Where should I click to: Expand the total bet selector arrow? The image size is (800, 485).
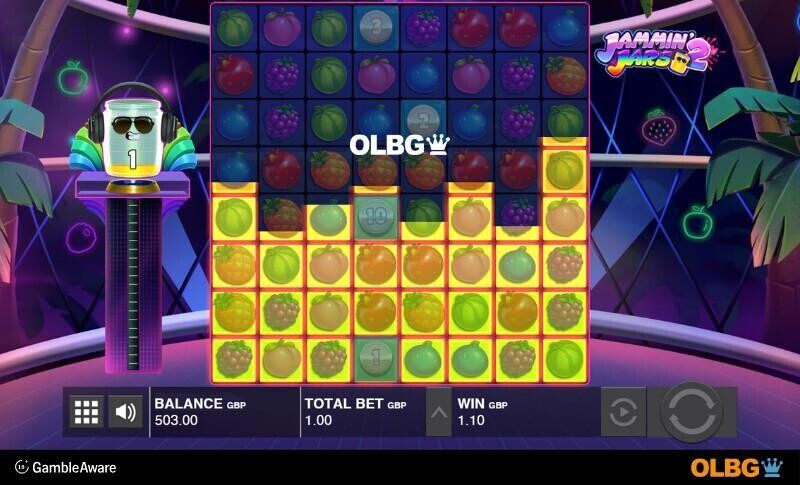(438, 411)
